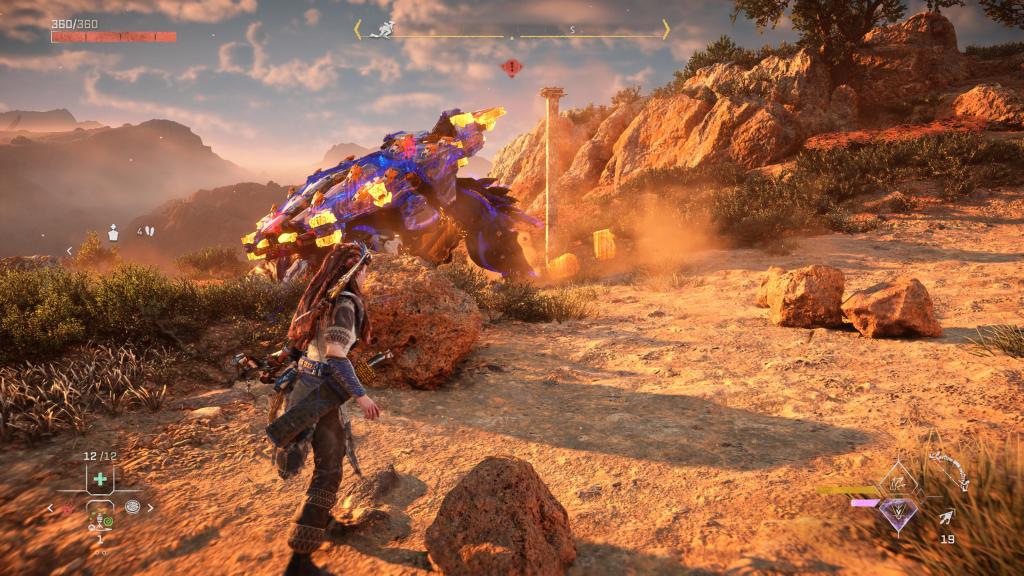The image size is (1024, 576).
Task: Cycle tools with the right arrow
Action: [x=151, y=508]
